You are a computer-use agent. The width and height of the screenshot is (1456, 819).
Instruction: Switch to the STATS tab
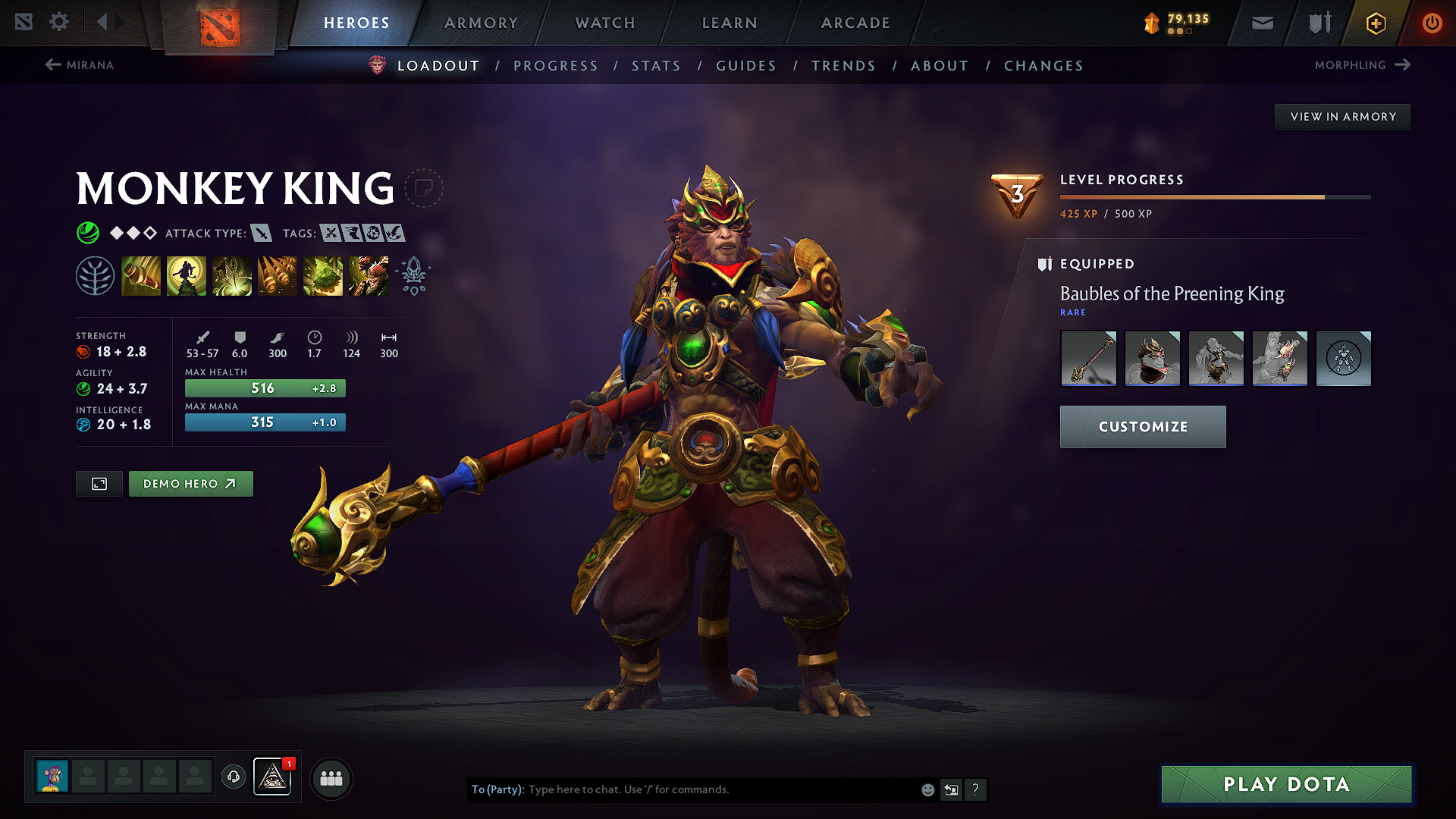pyautogui.click(x=656, y=66)
